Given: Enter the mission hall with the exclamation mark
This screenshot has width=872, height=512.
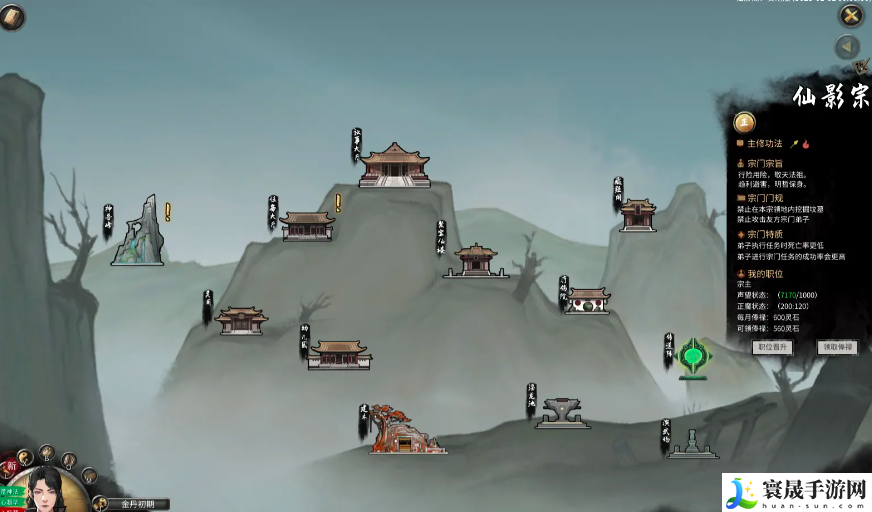Looking at the screenshot, I should [x=308, y=225].
